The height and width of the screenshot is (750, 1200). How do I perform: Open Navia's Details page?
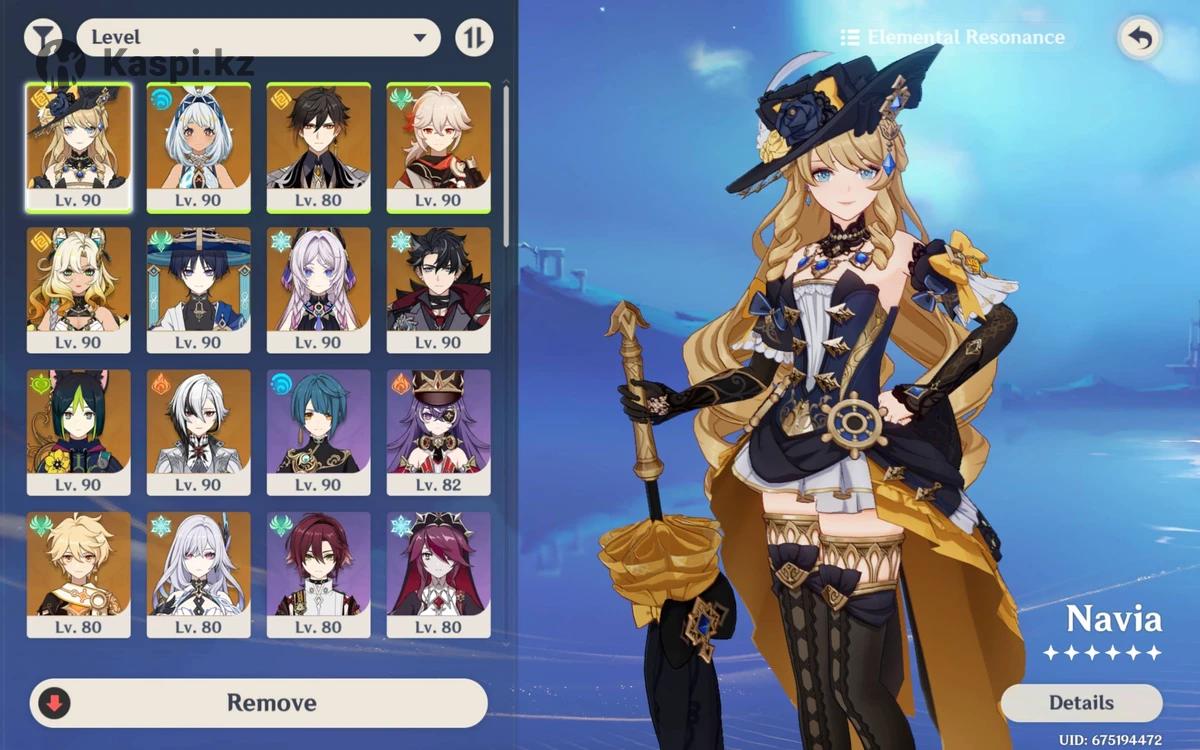click(1081, 703)
